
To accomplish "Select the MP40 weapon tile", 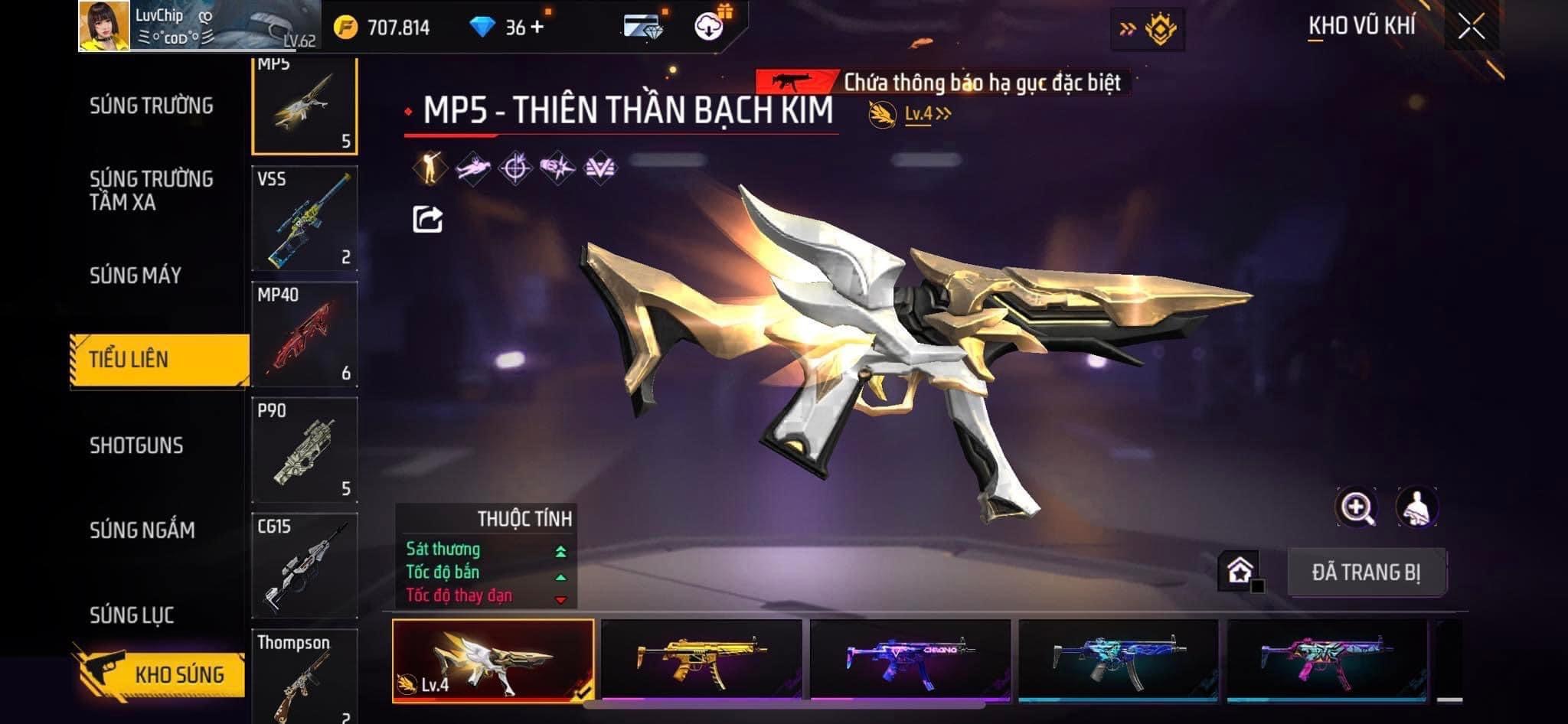I will pyautogui.click(x=305, y=334).
